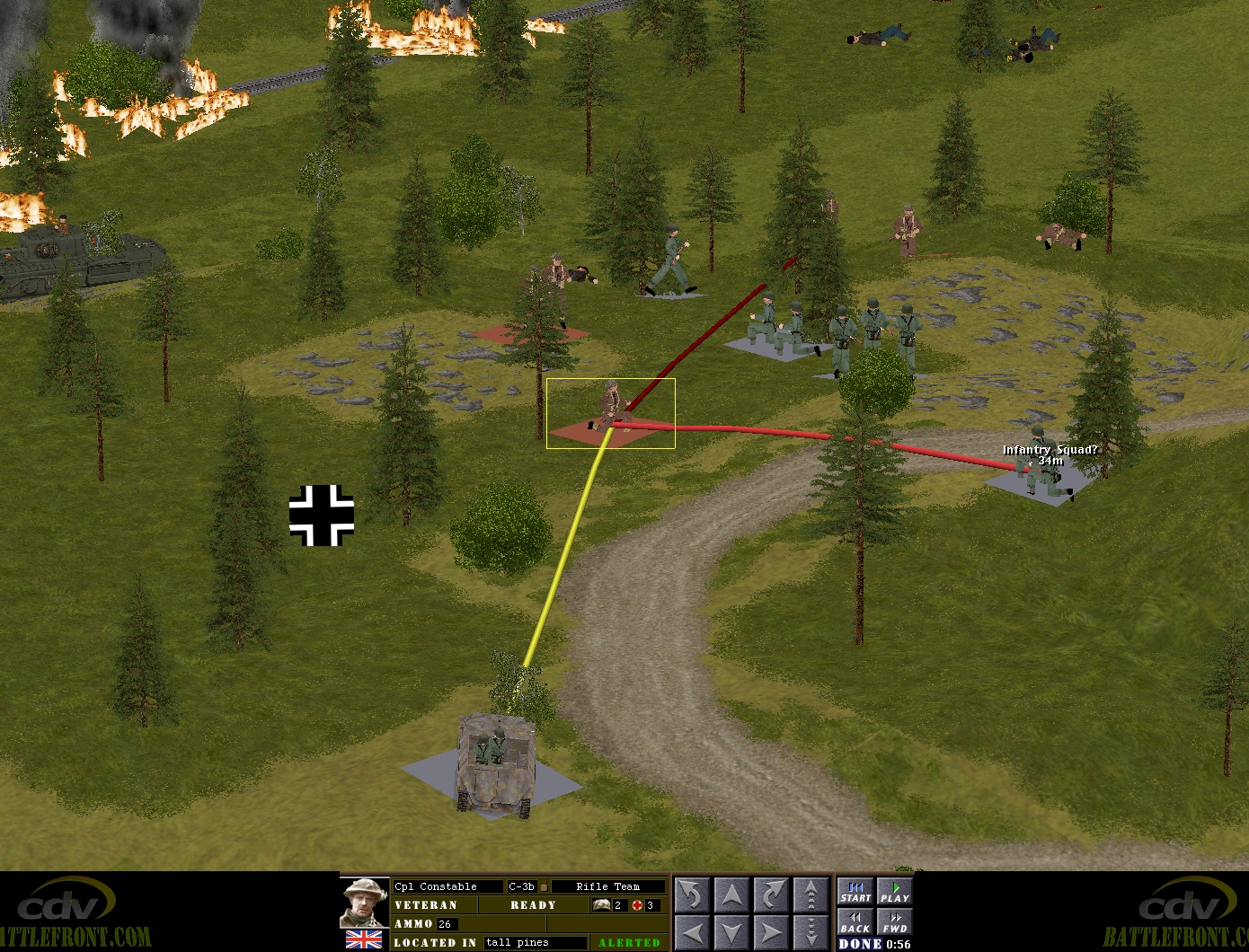Move the camera backward with the down arrow

731,931
